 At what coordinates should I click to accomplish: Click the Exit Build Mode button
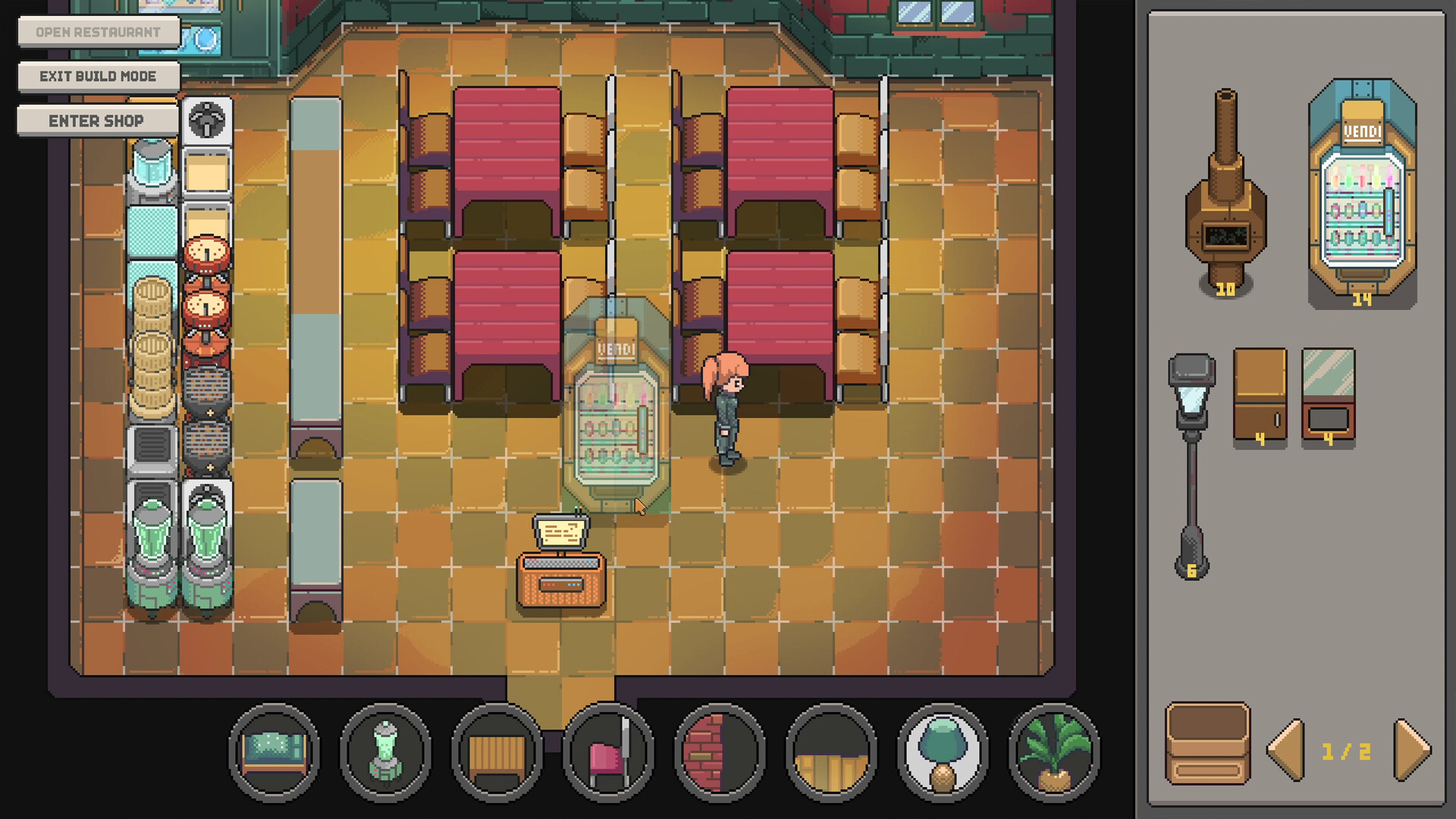tap(98, 76)
